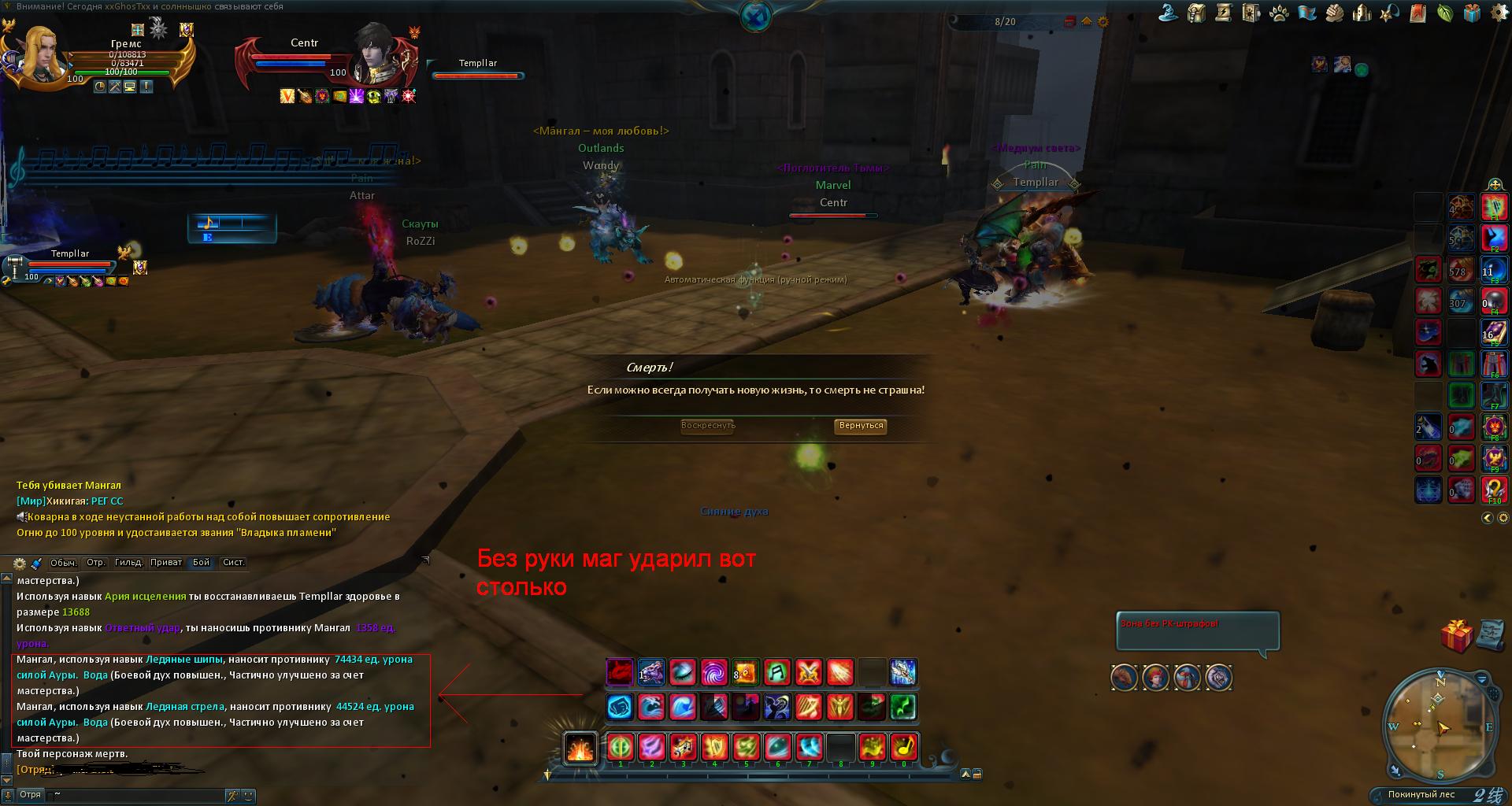Open the wizard hat character menu
The height and width of the screenshot is (806, 1512).
1169,13
